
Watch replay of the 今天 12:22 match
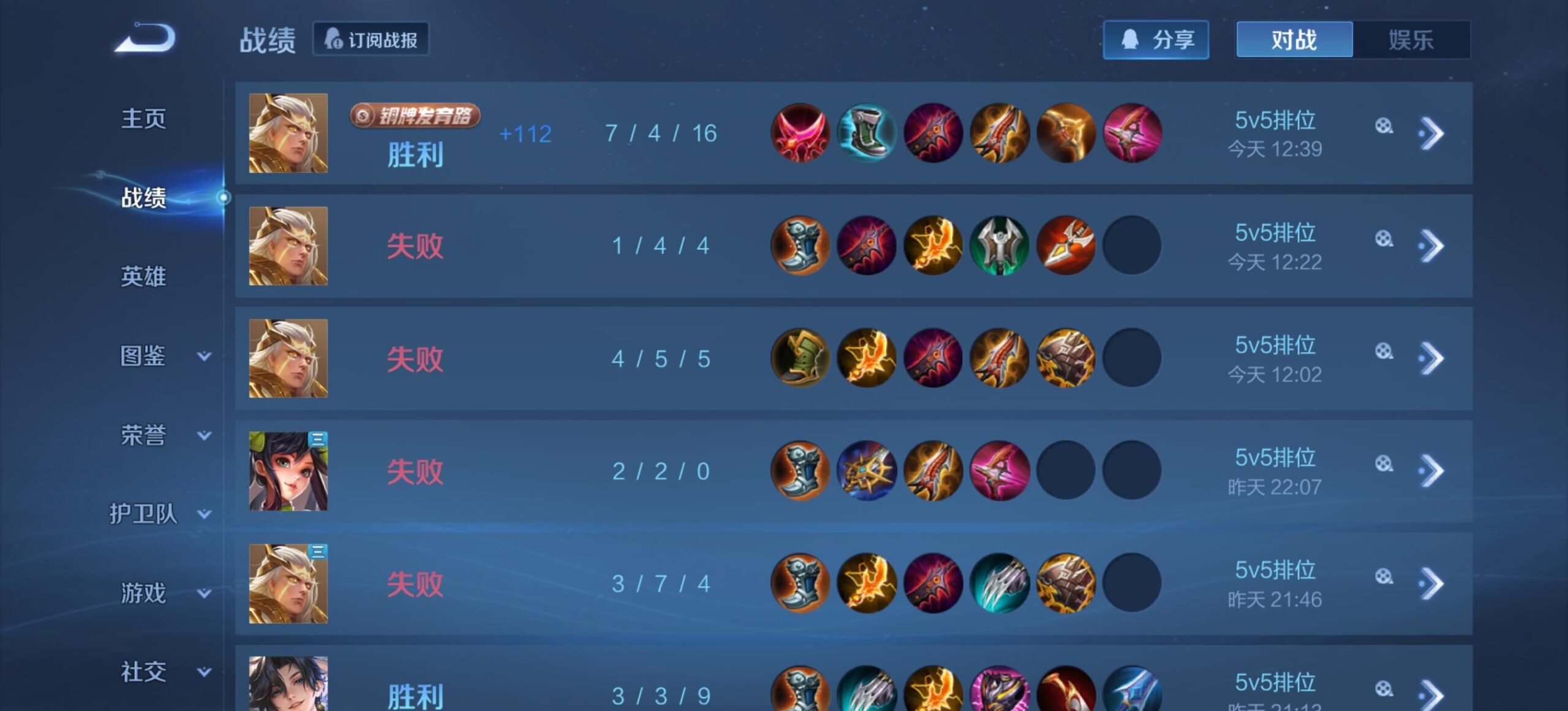[x=1384, y=239]
